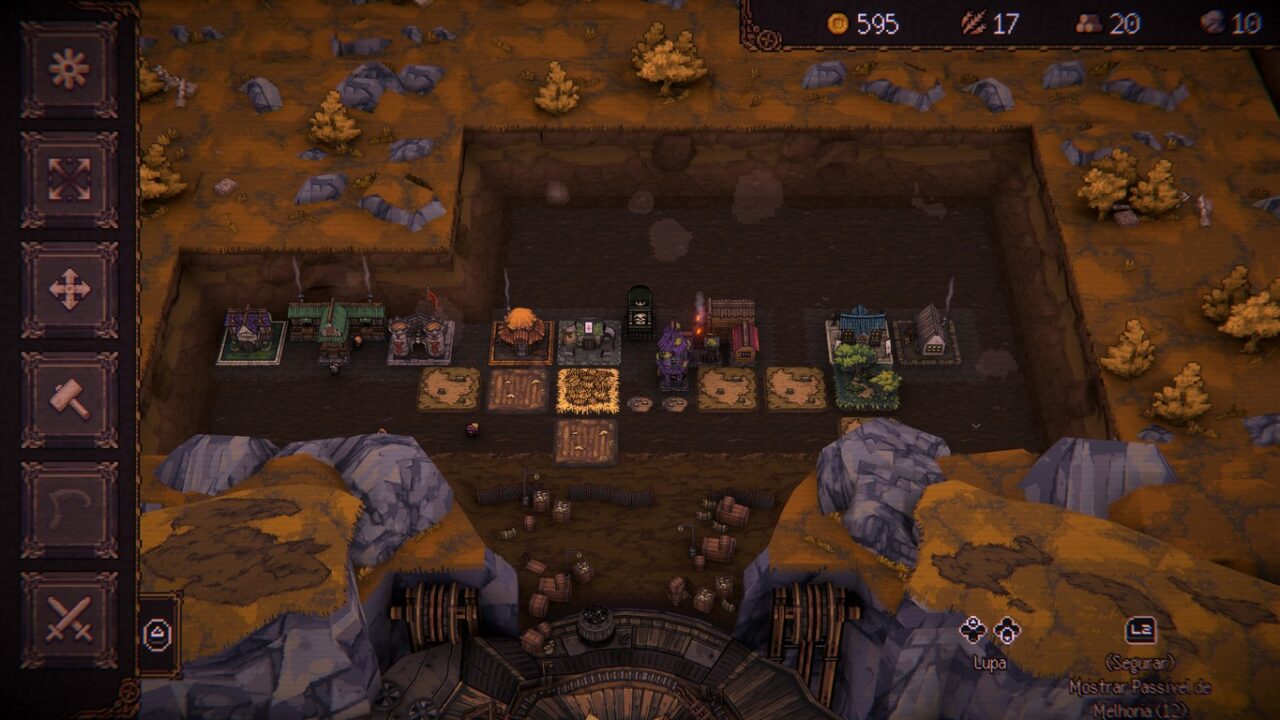The width and height of the screenshot is (1280, 720).
Task: Choose the hammer build tool
Action: coord(69,399)
